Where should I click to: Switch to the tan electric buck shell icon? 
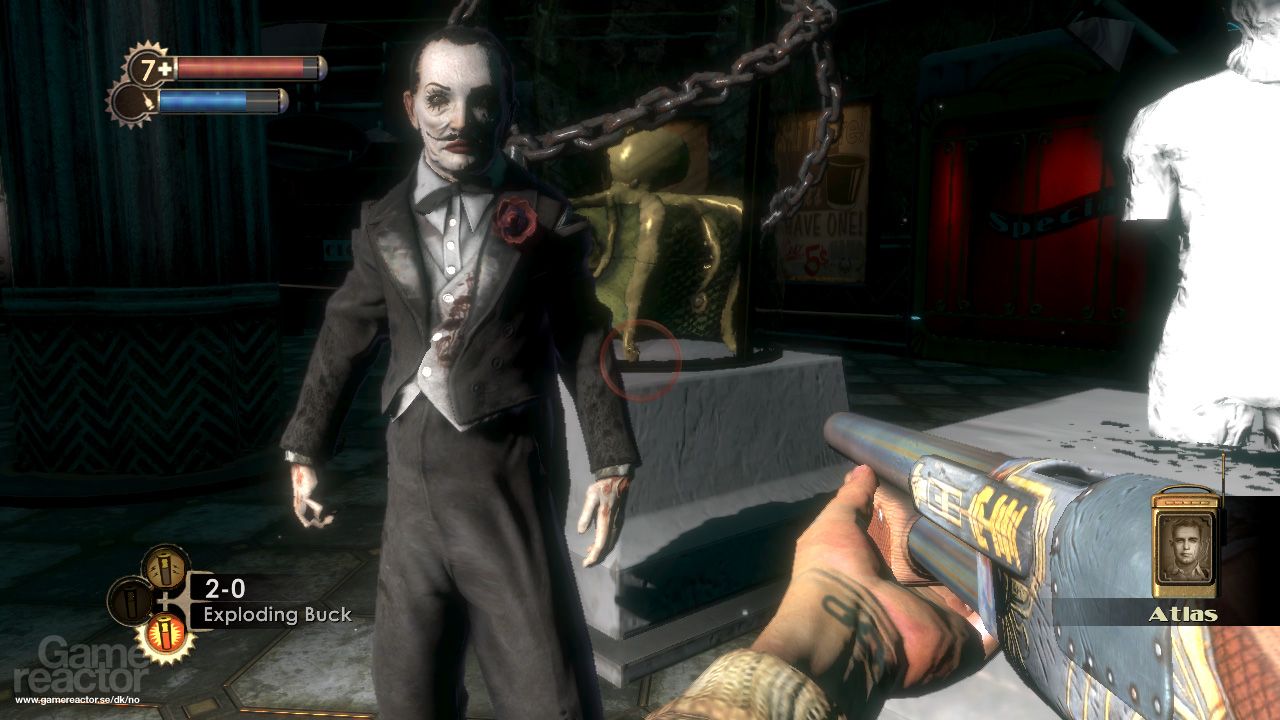click(x=165, y=568)
